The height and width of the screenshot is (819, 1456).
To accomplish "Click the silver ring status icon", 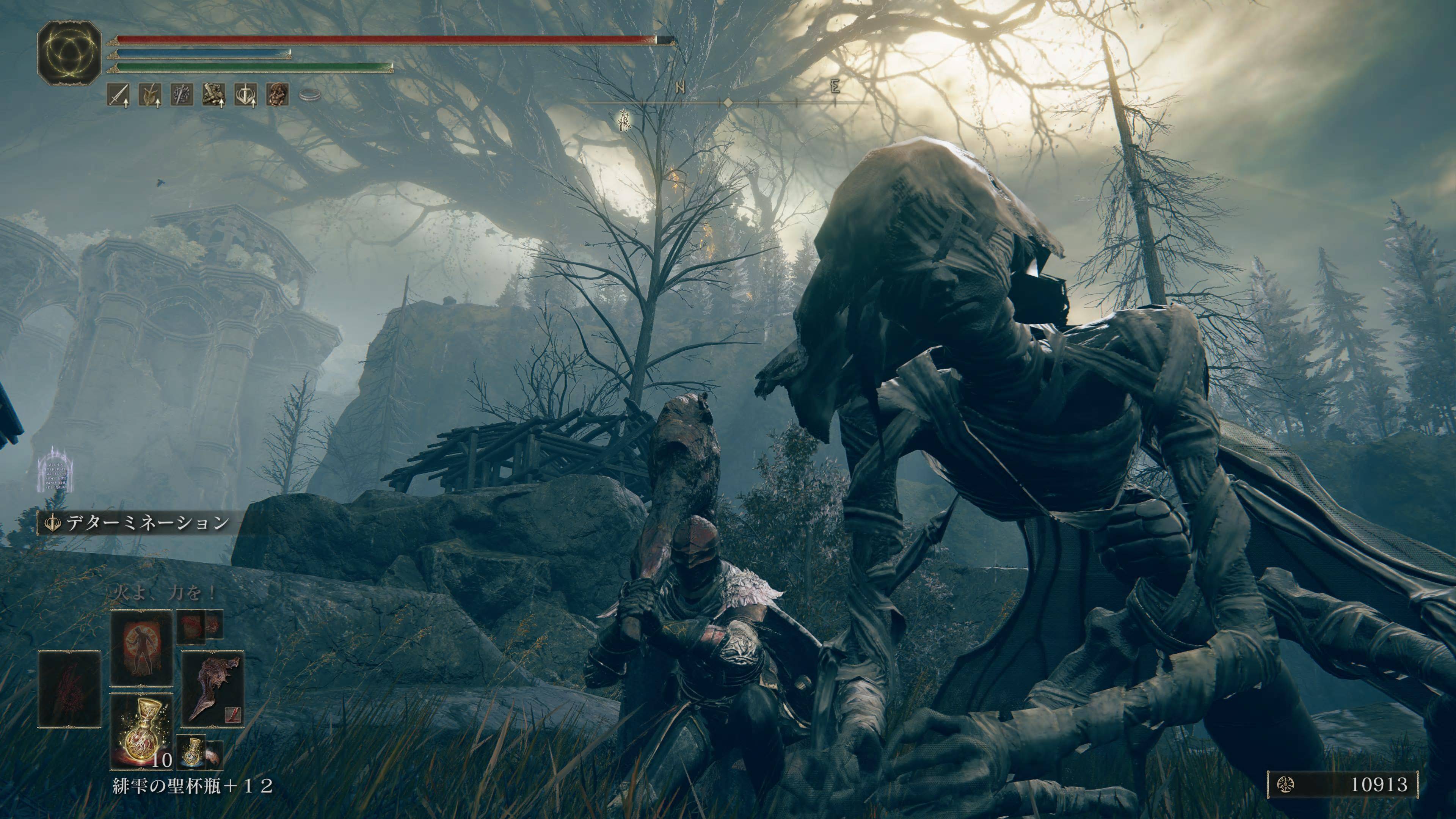I will pyautogui.click(x=309, y=95).
